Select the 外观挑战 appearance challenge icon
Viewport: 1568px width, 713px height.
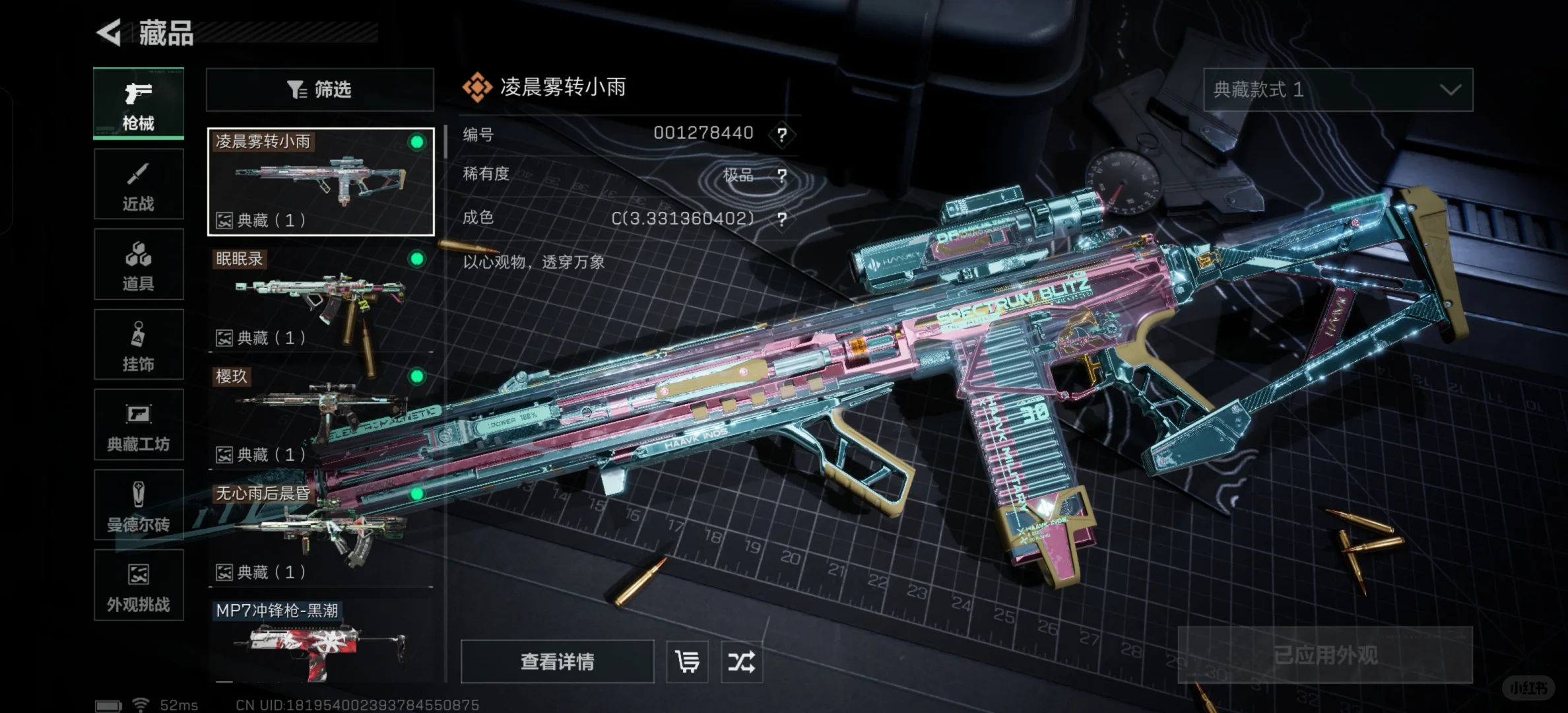139,586
